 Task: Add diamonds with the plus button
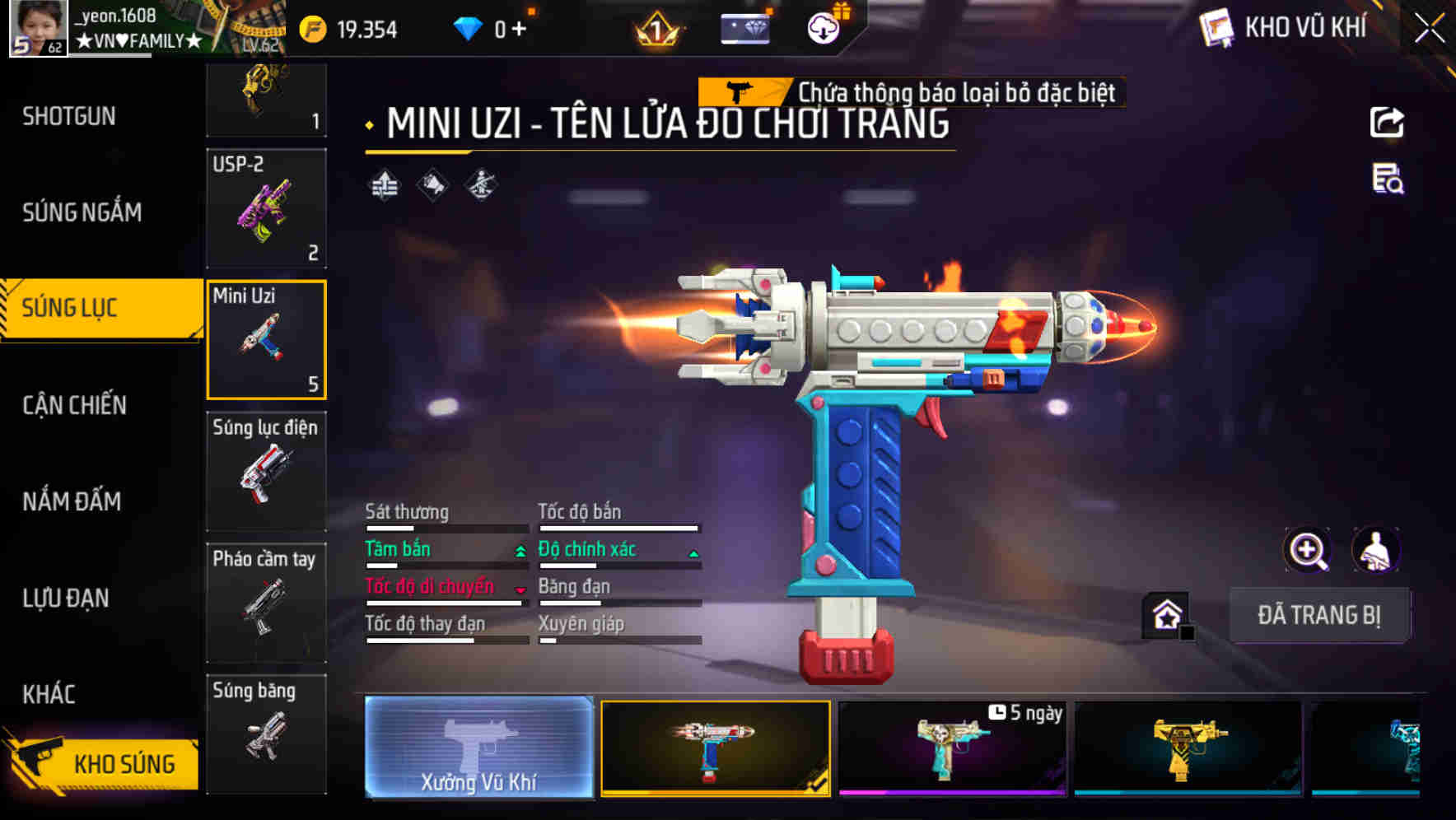coord(519,30)
